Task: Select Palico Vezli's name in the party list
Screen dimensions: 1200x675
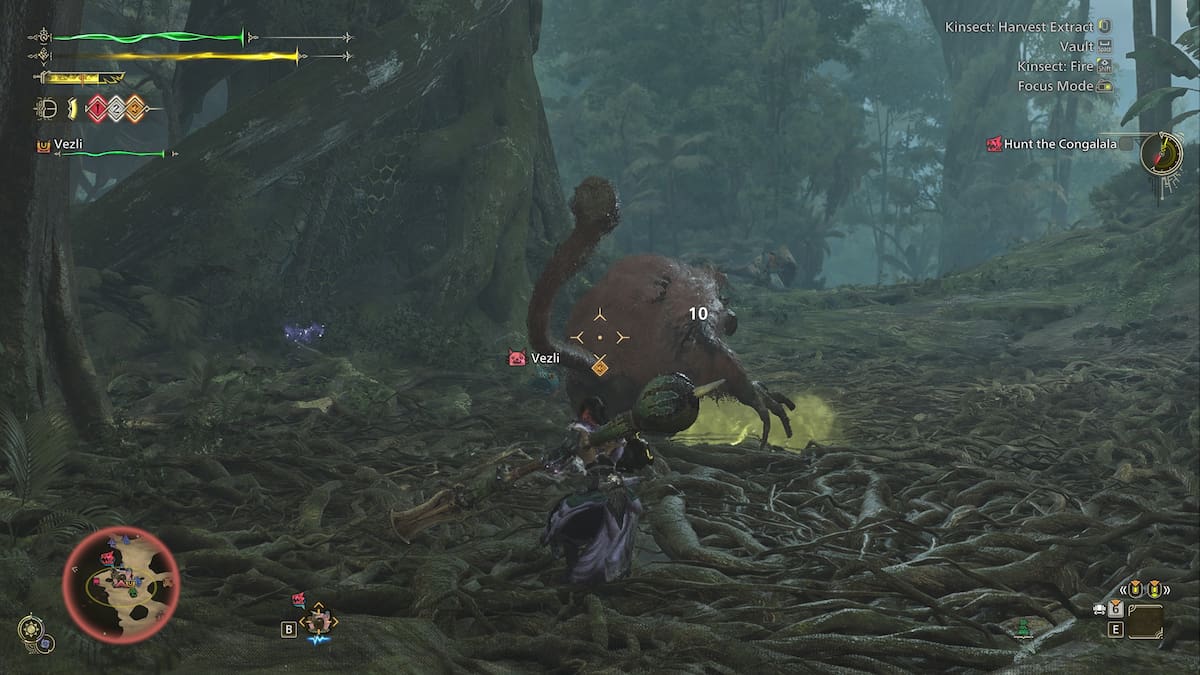Action: click(68, 145)
